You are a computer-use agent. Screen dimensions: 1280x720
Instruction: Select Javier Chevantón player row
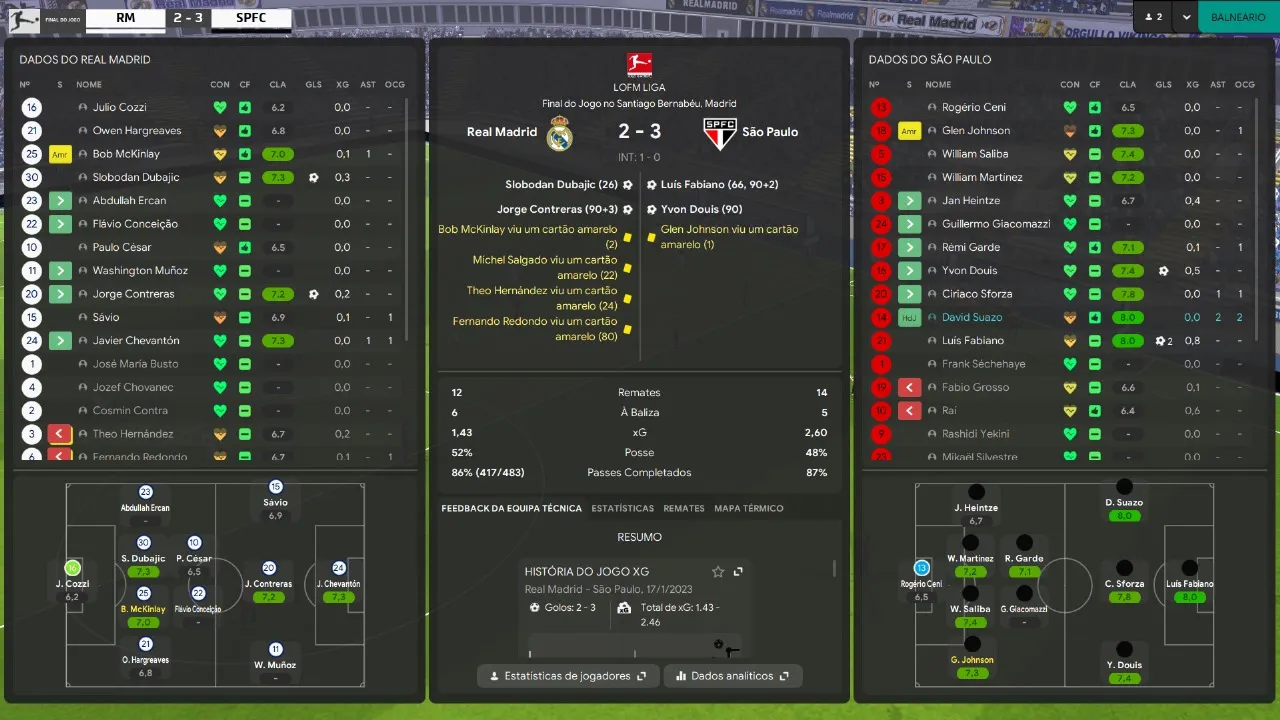pyautogui.click(x=136, y=340)
